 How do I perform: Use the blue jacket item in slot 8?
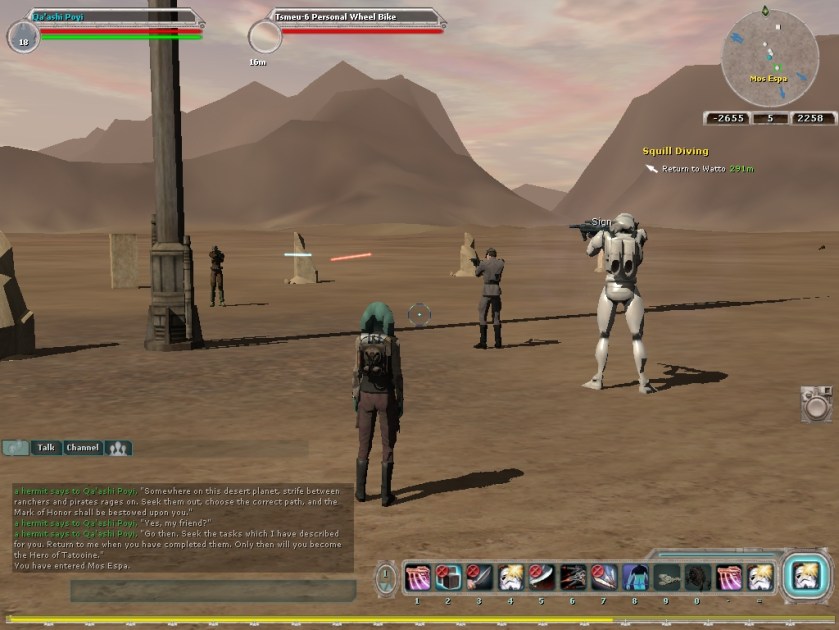[x=635, y=578]
